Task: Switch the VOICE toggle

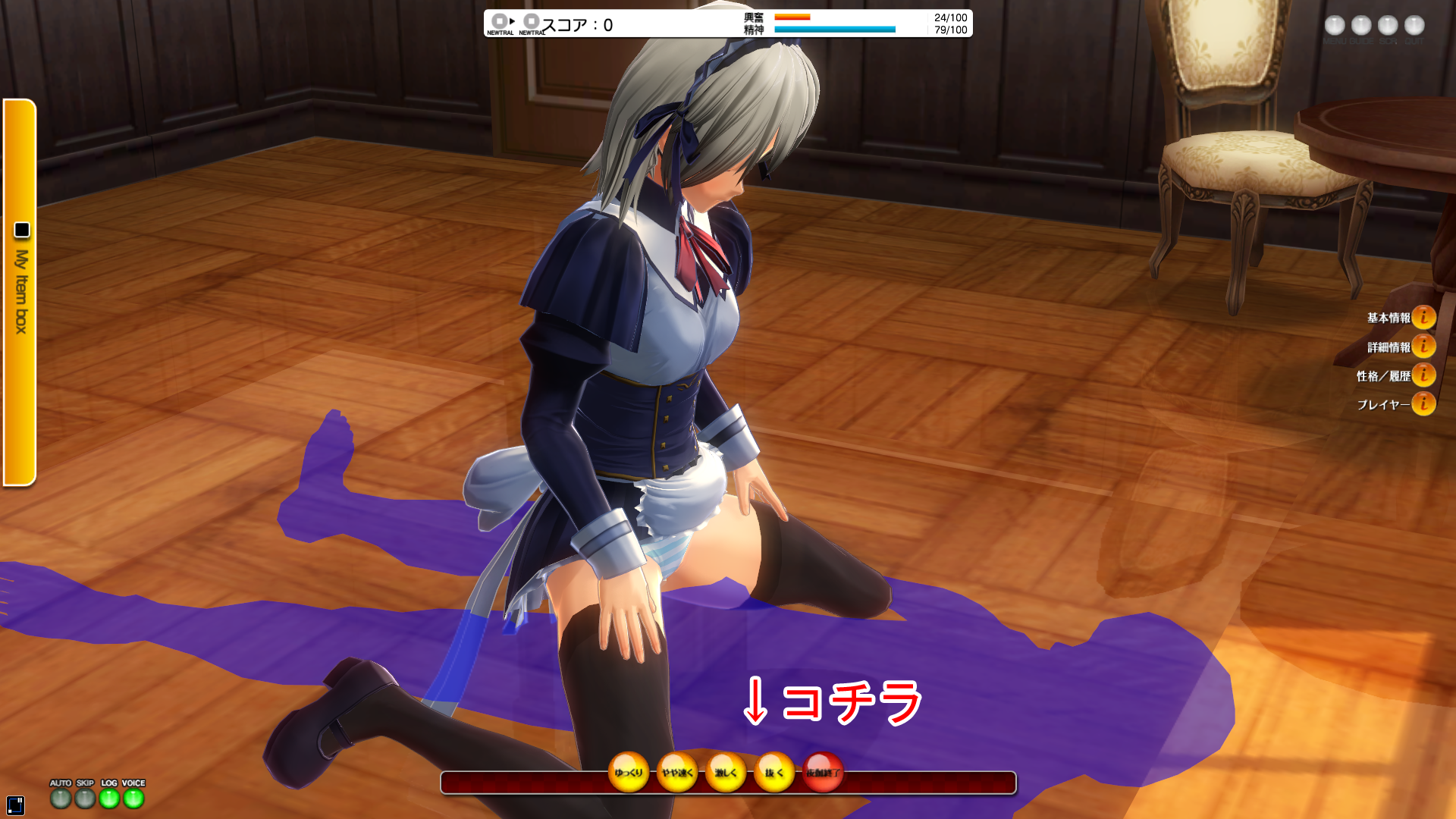Action: point(133,798)
